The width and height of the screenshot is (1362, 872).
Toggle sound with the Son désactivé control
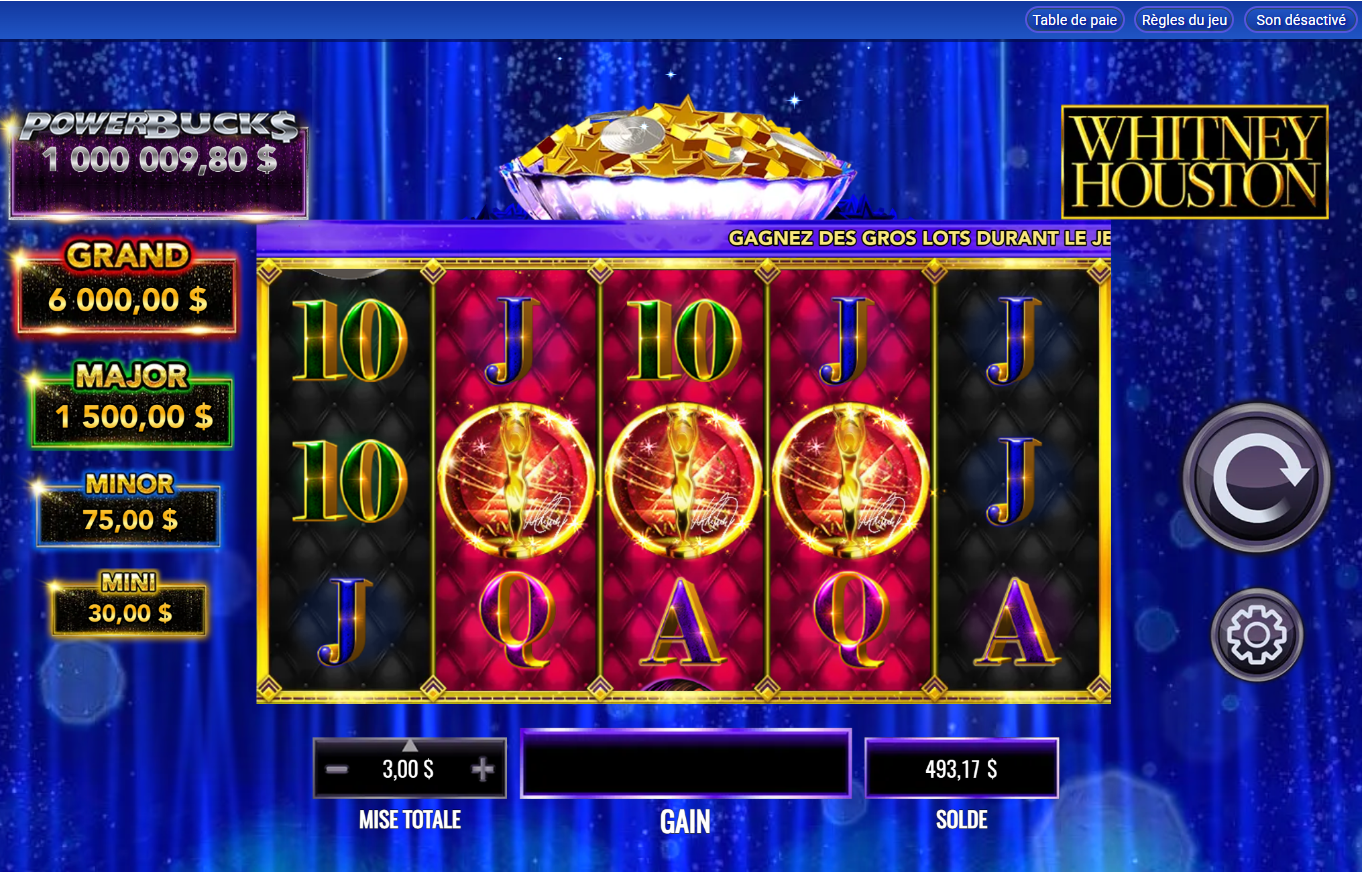coord(1300,19)
